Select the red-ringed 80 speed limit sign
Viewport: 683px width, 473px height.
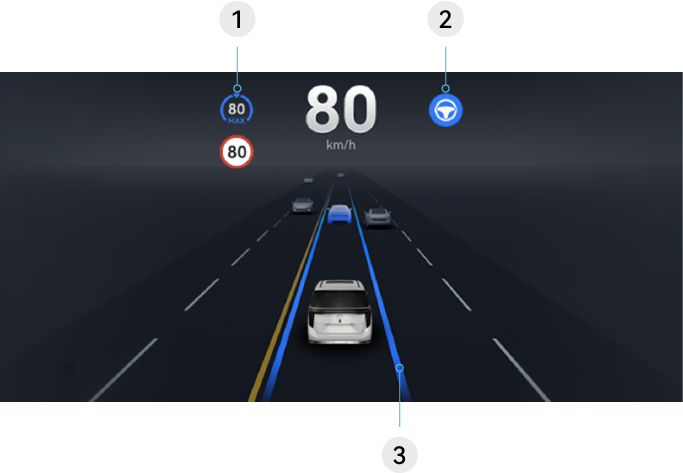[x=237, y=153]
